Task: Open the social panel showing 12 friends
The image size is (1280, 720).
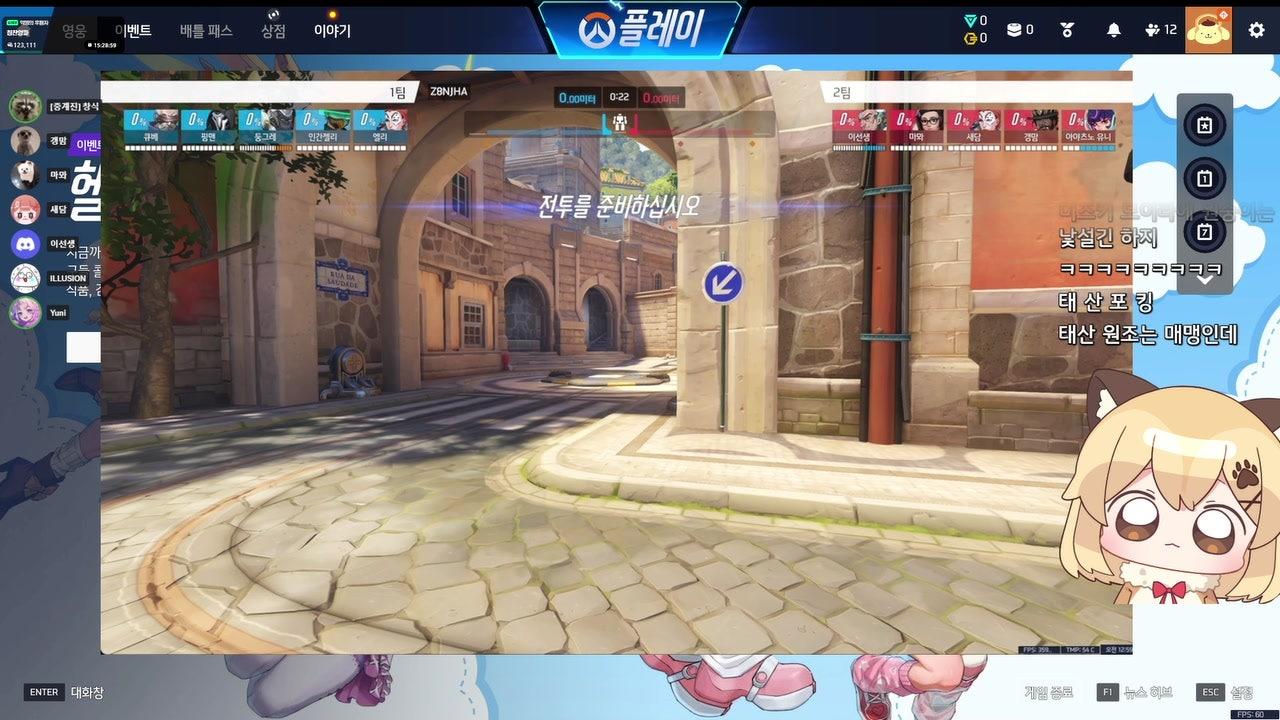Action: 1153,29
